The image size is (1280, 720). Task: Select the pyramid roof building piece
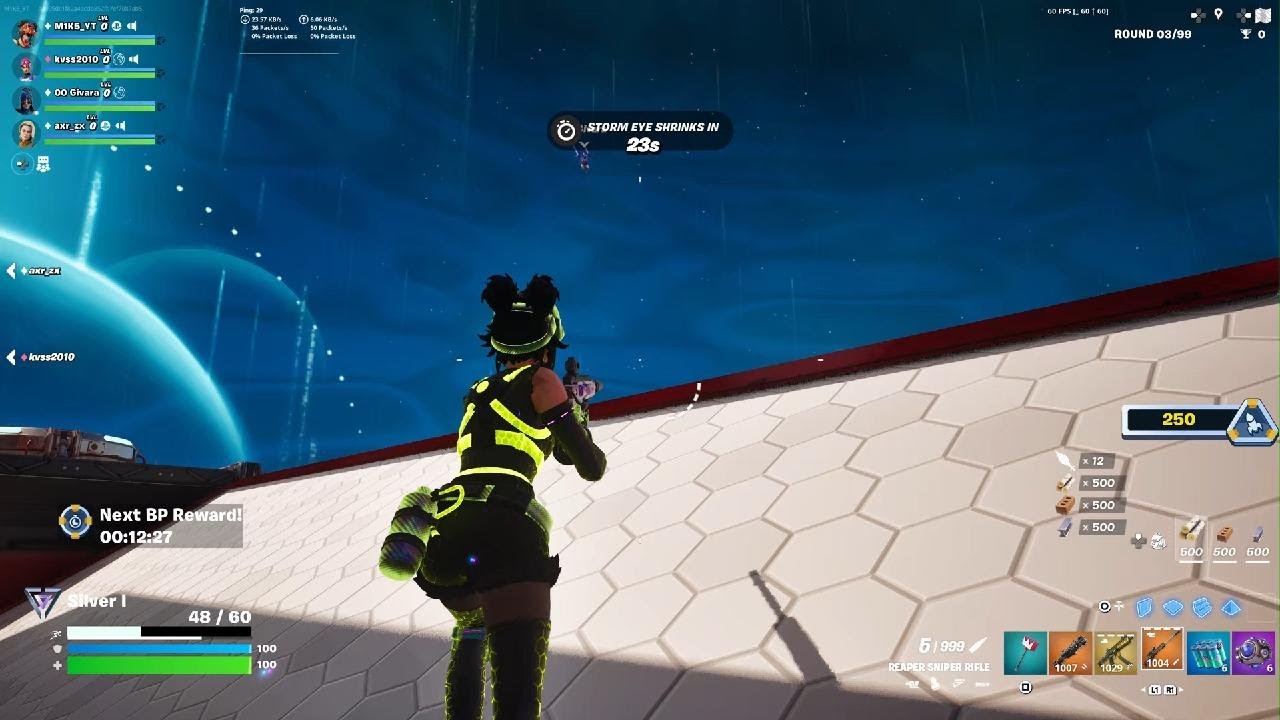1231,607
